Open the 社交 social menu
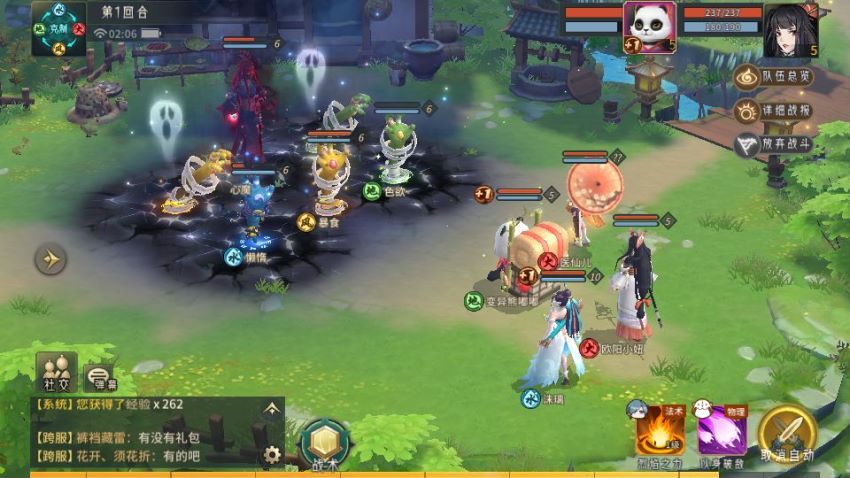Viewport: 850px width, 478px height. click(x=56, y=371)
